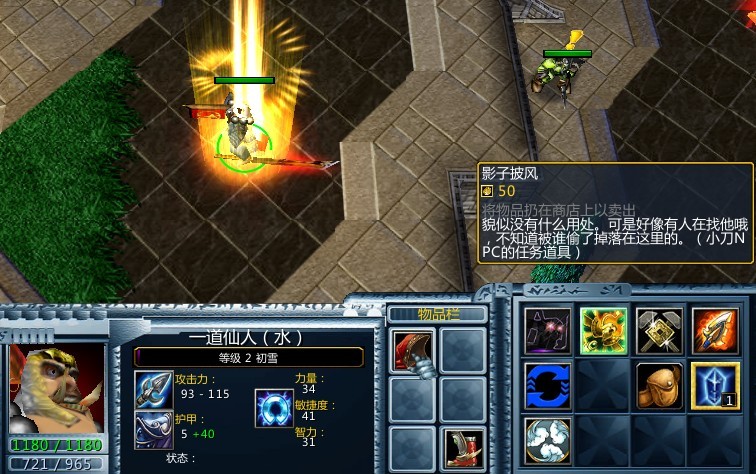Click the armor stat icon

(x=153, y=430)
